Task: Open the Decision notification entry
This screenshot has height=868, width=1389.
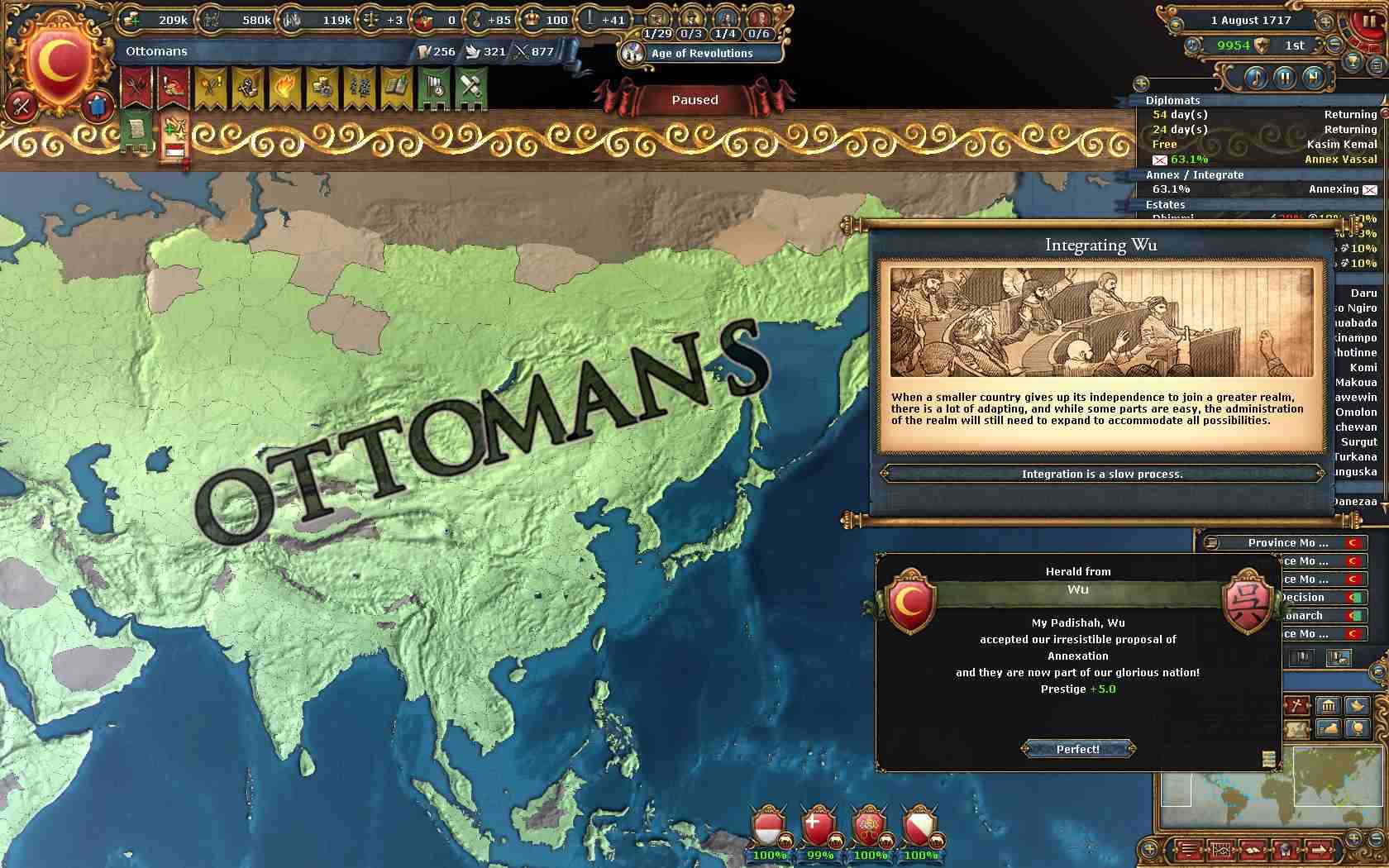Action: [1315, 597]
